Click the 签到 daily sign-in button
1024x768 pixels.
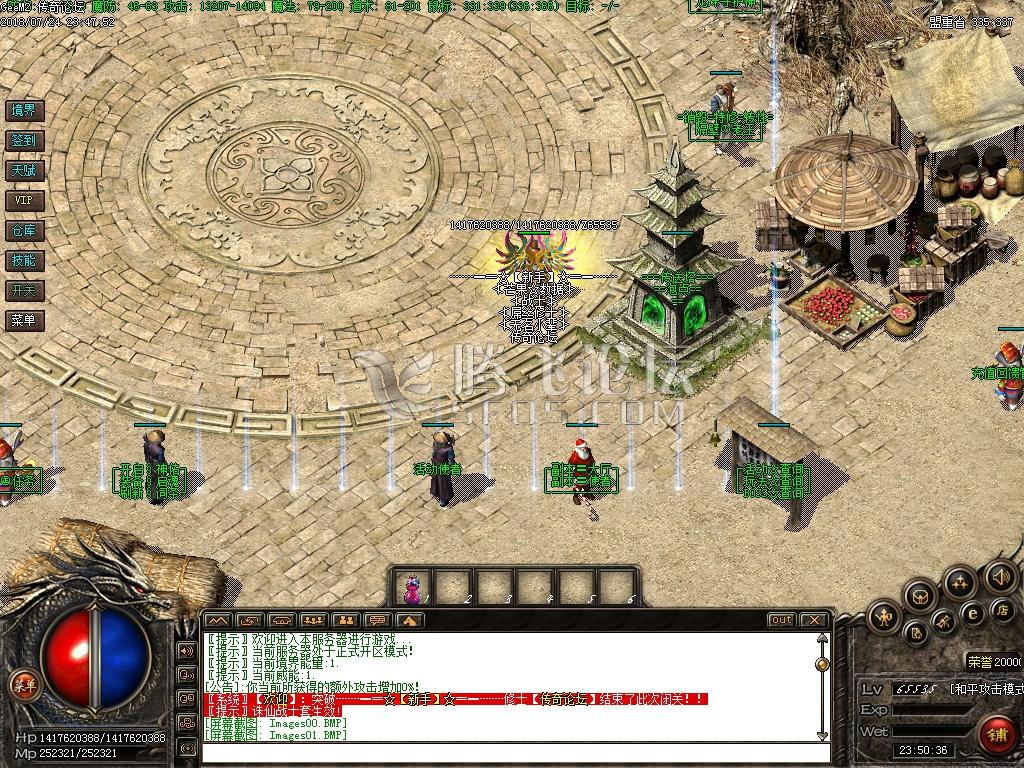point(23,141)
